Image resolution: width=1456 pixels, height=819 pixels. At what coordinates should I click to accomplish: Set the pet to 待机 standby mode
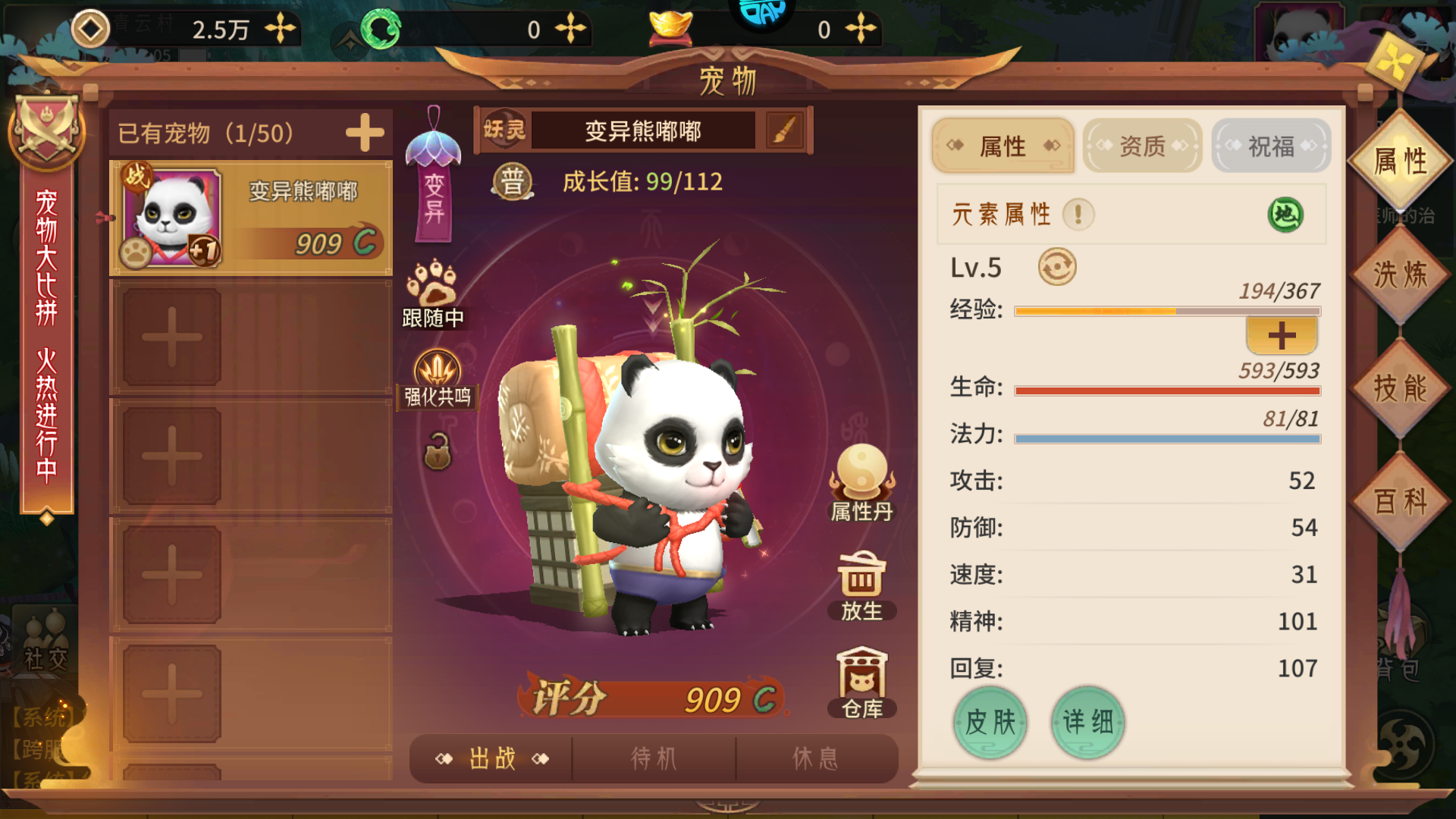click(654, 758)
